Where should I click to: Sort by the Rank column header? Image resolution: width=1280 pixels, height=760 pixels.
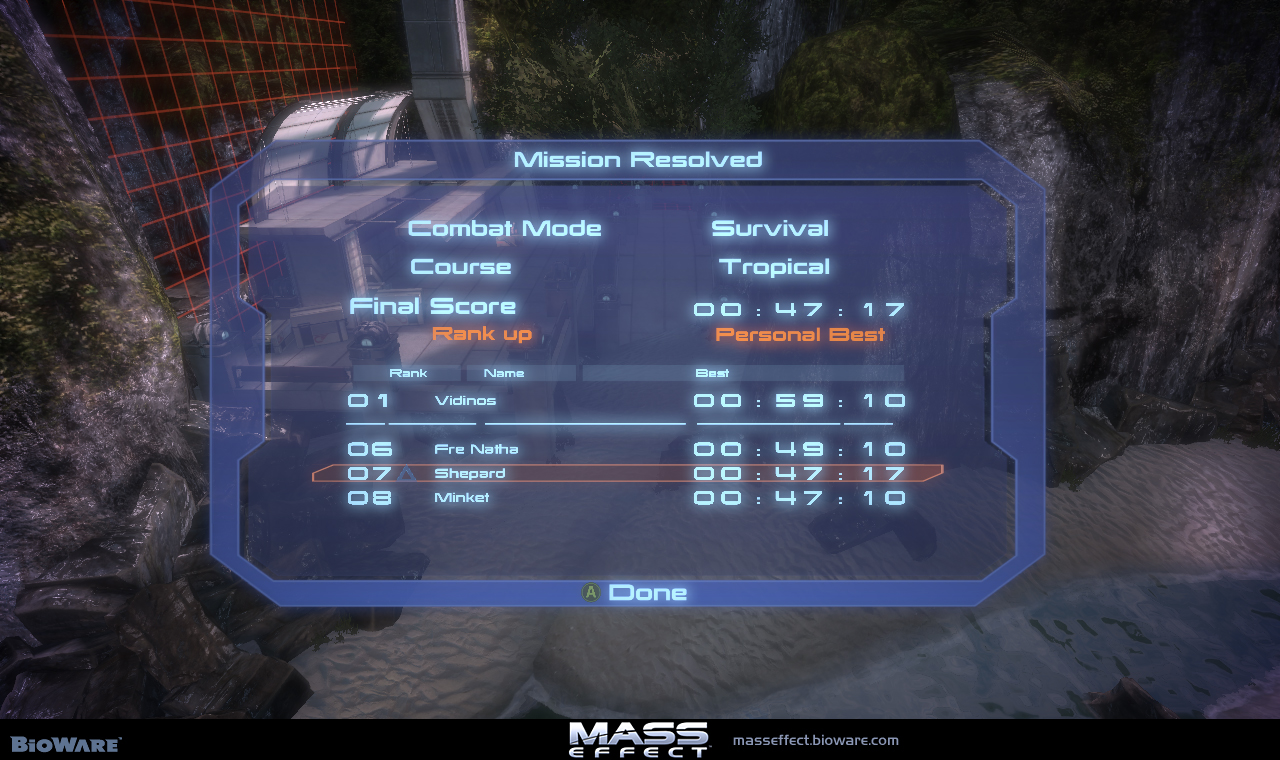[408, 373]
